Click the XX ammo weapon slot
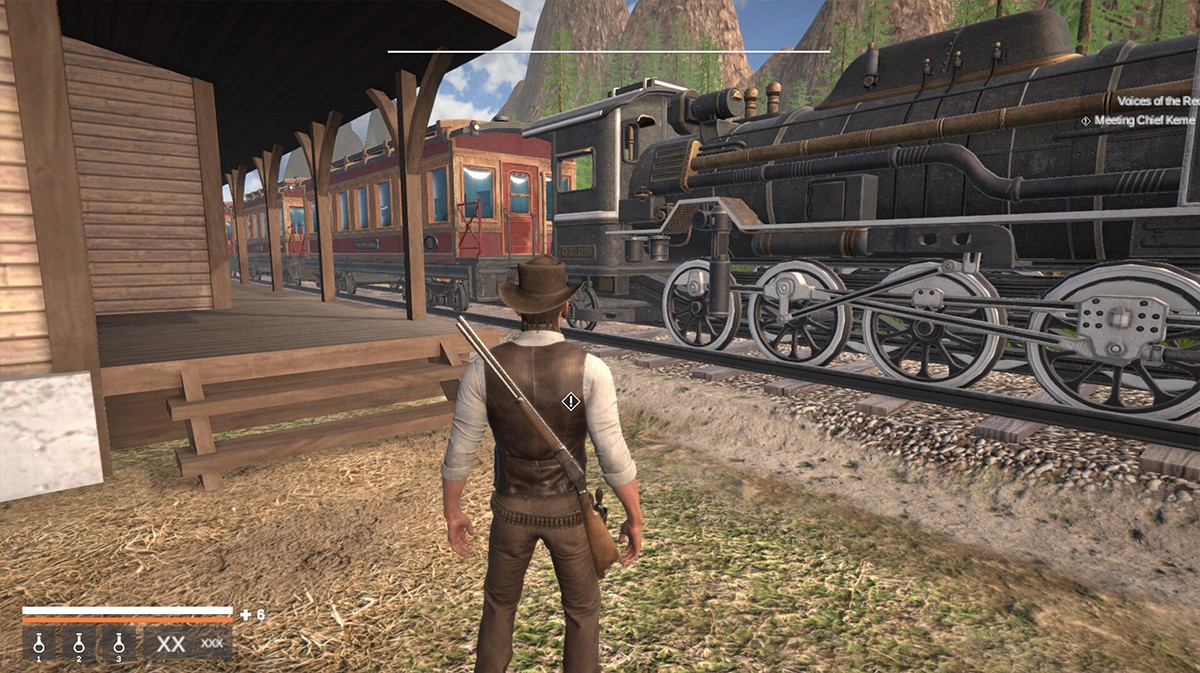This screenshot has width=1200, height=673. coord(188,643)
